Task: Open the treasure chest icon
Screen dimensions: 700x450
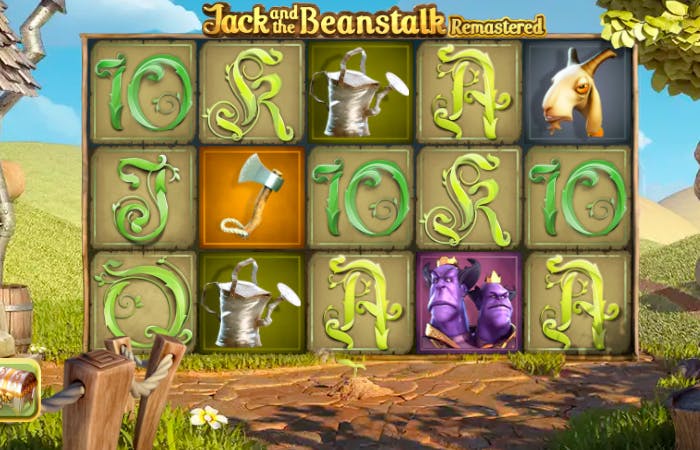Action: point(16,388)
